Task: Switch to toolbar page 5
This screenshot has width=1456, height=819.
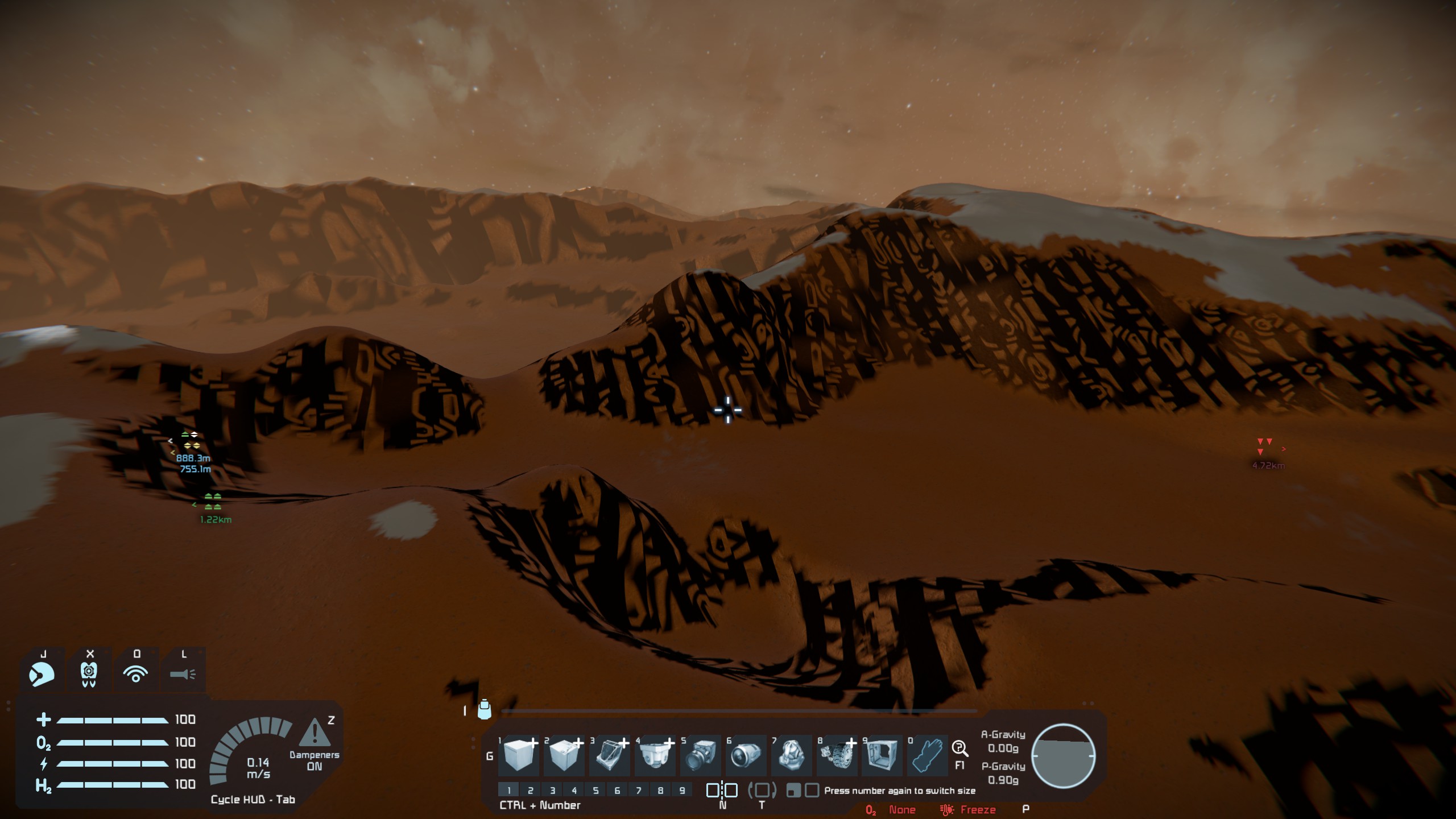Action: (x=595, y=790)
